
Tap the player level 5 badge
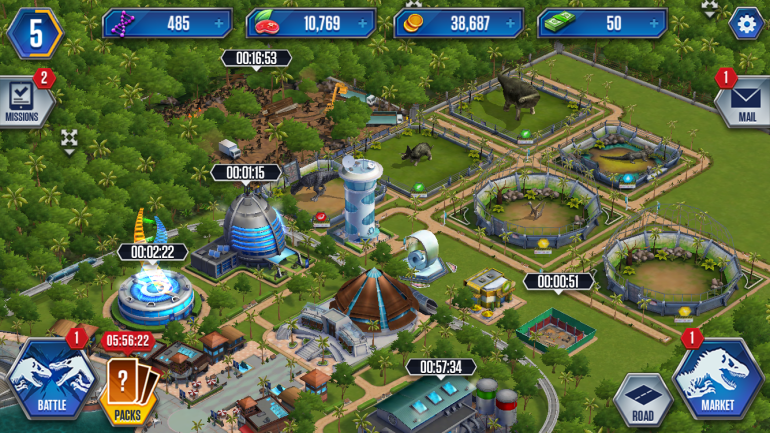[36, 32]
